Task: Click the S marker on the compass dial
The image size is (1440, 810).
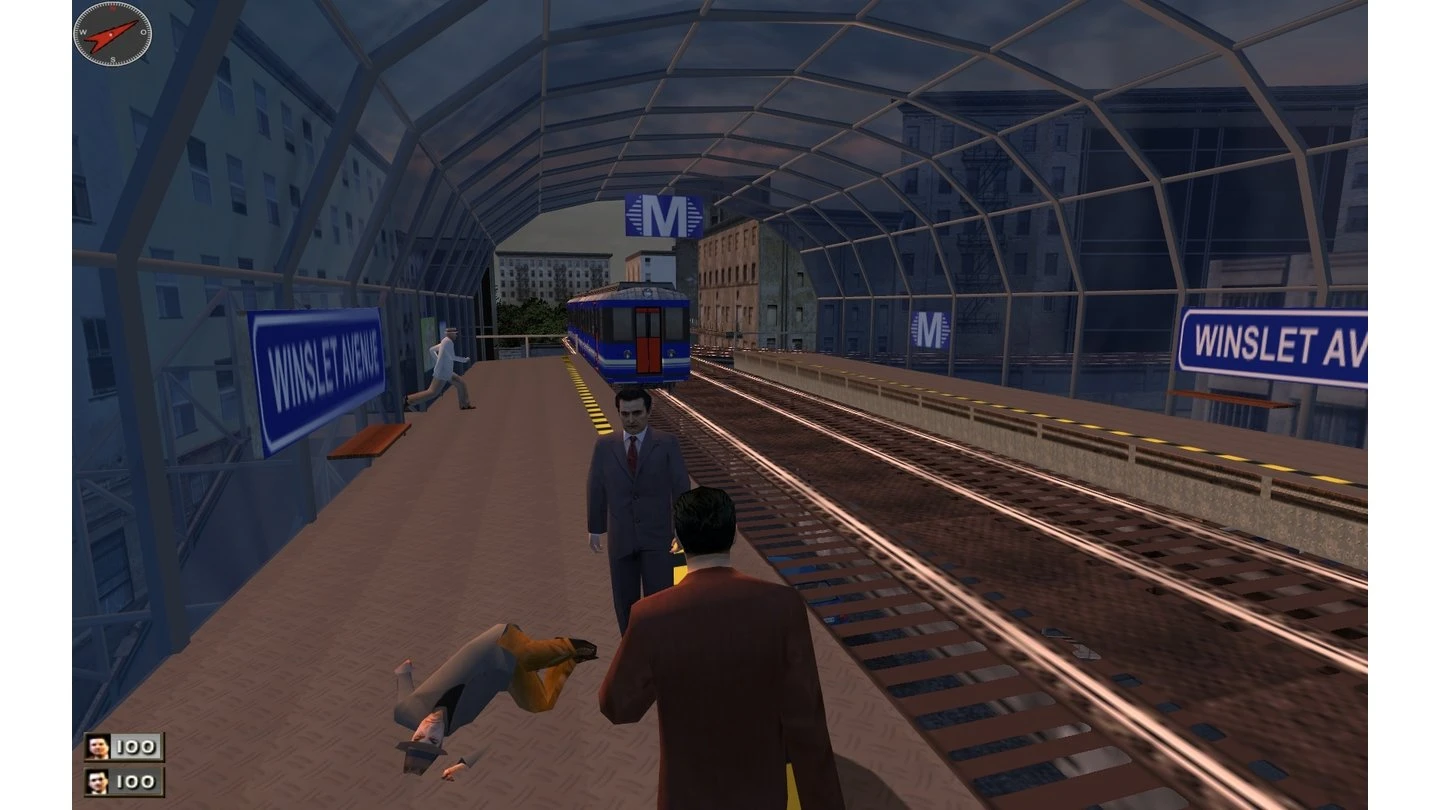Action: pyautogui.click(x=113, y=60)
